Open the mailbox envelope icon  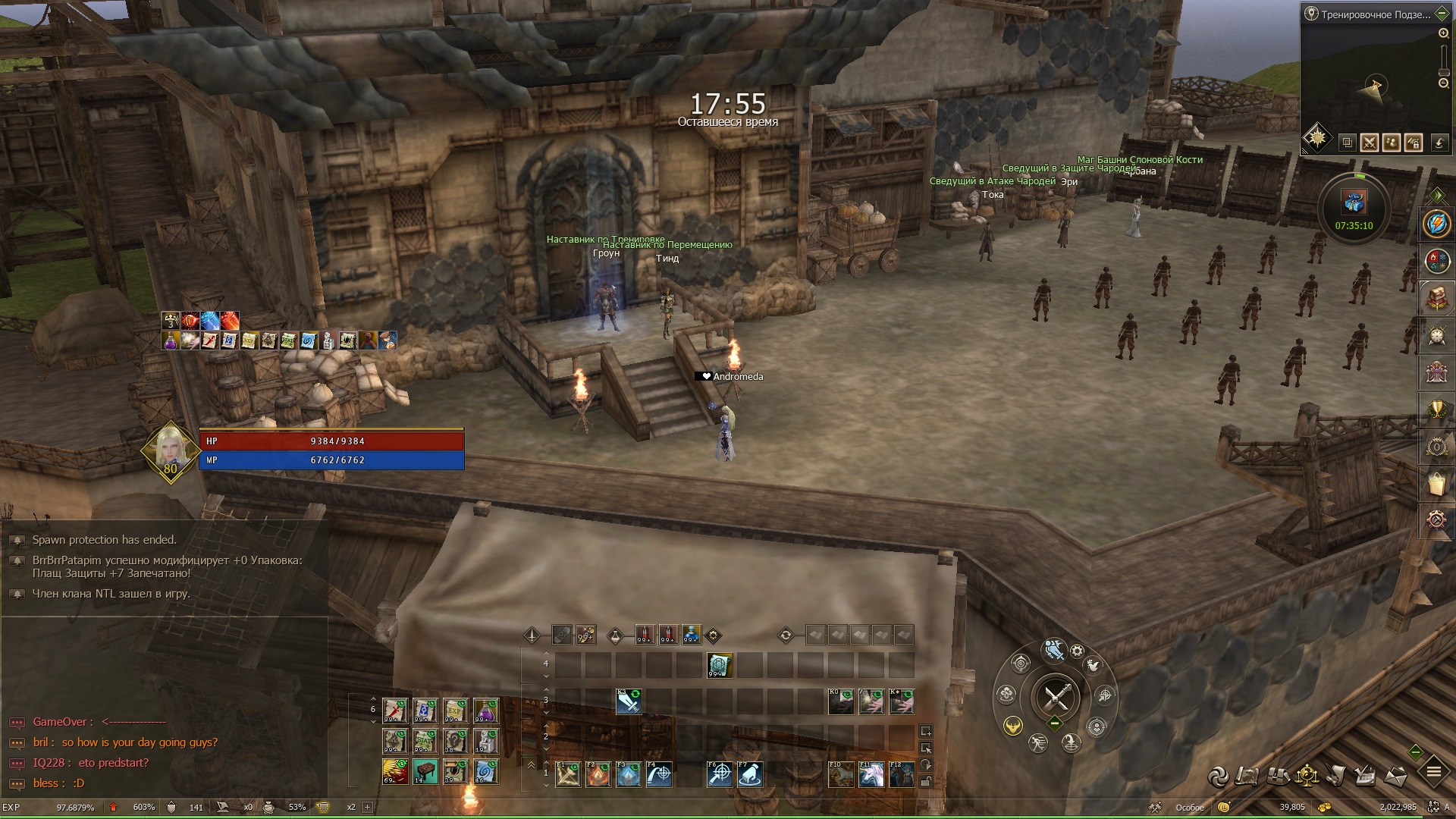tap(1396, 776)
